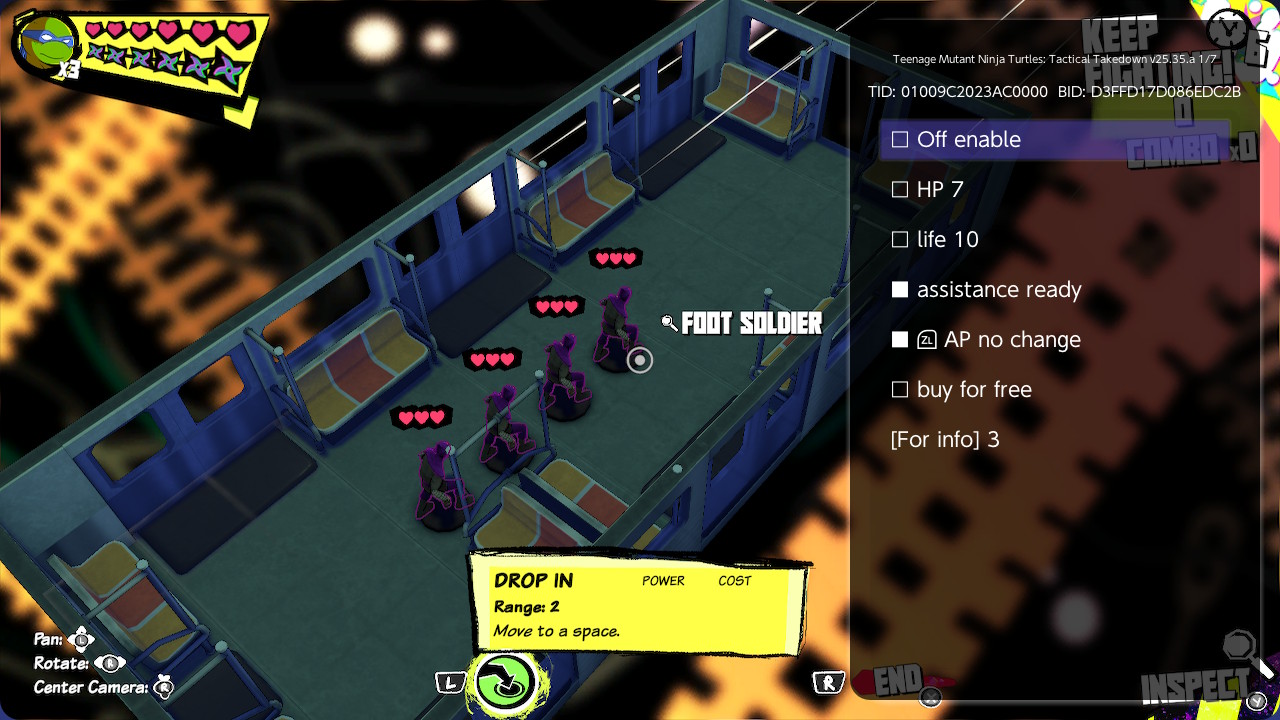Enable the 'buy for free' cheat
The height and width of the screenshot is (720, 1280).
[900, 390]
